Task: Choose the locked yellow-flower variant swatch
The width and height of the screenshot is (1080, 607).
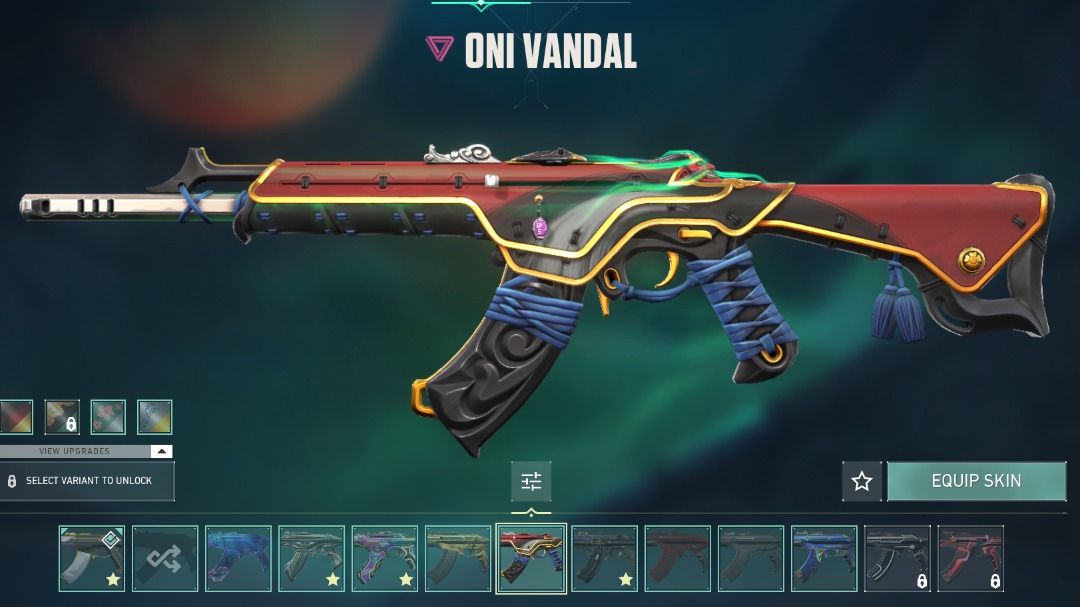Action: [62, 417]
